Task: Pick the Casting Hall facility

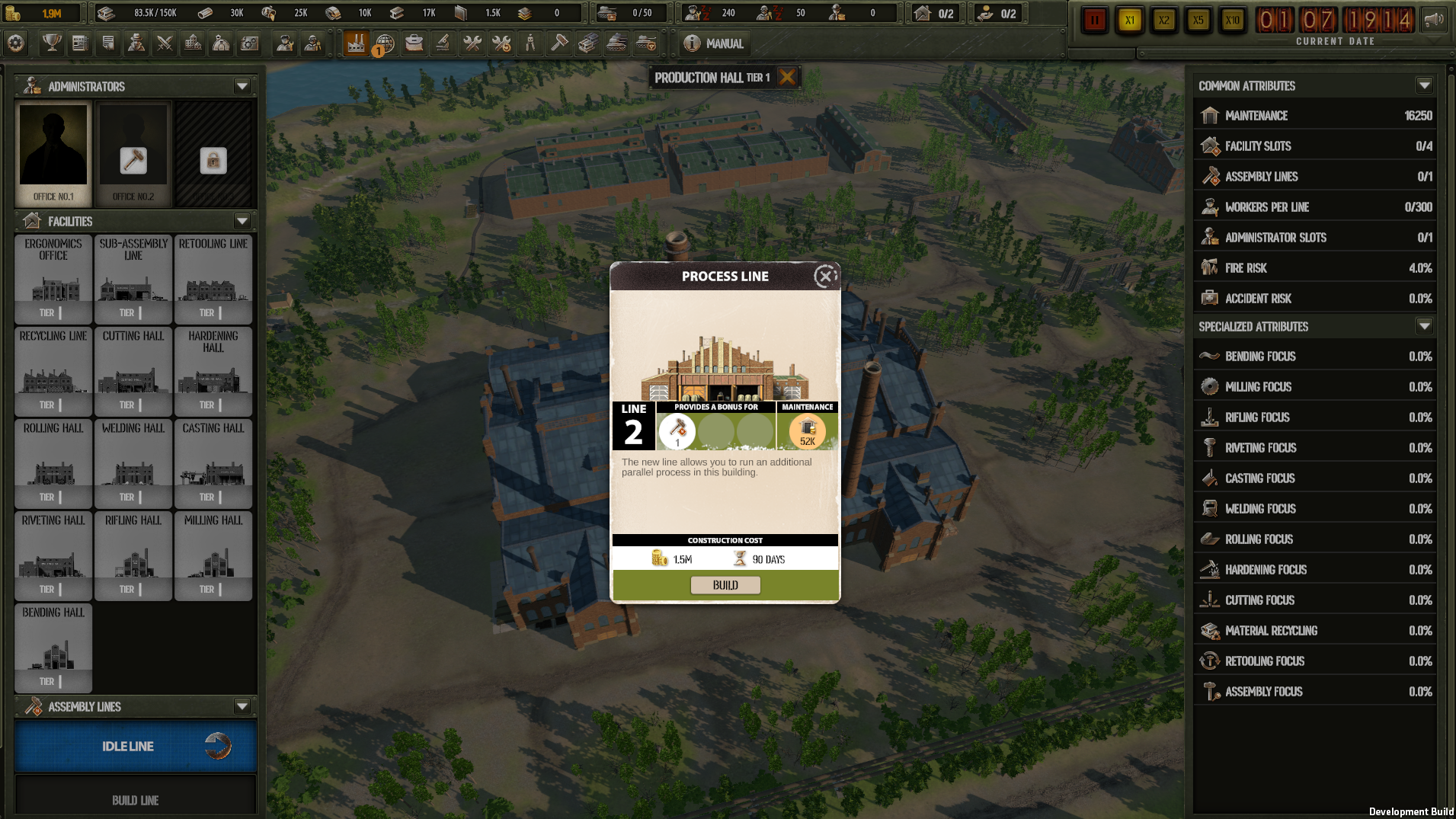Action: (213, 463)
